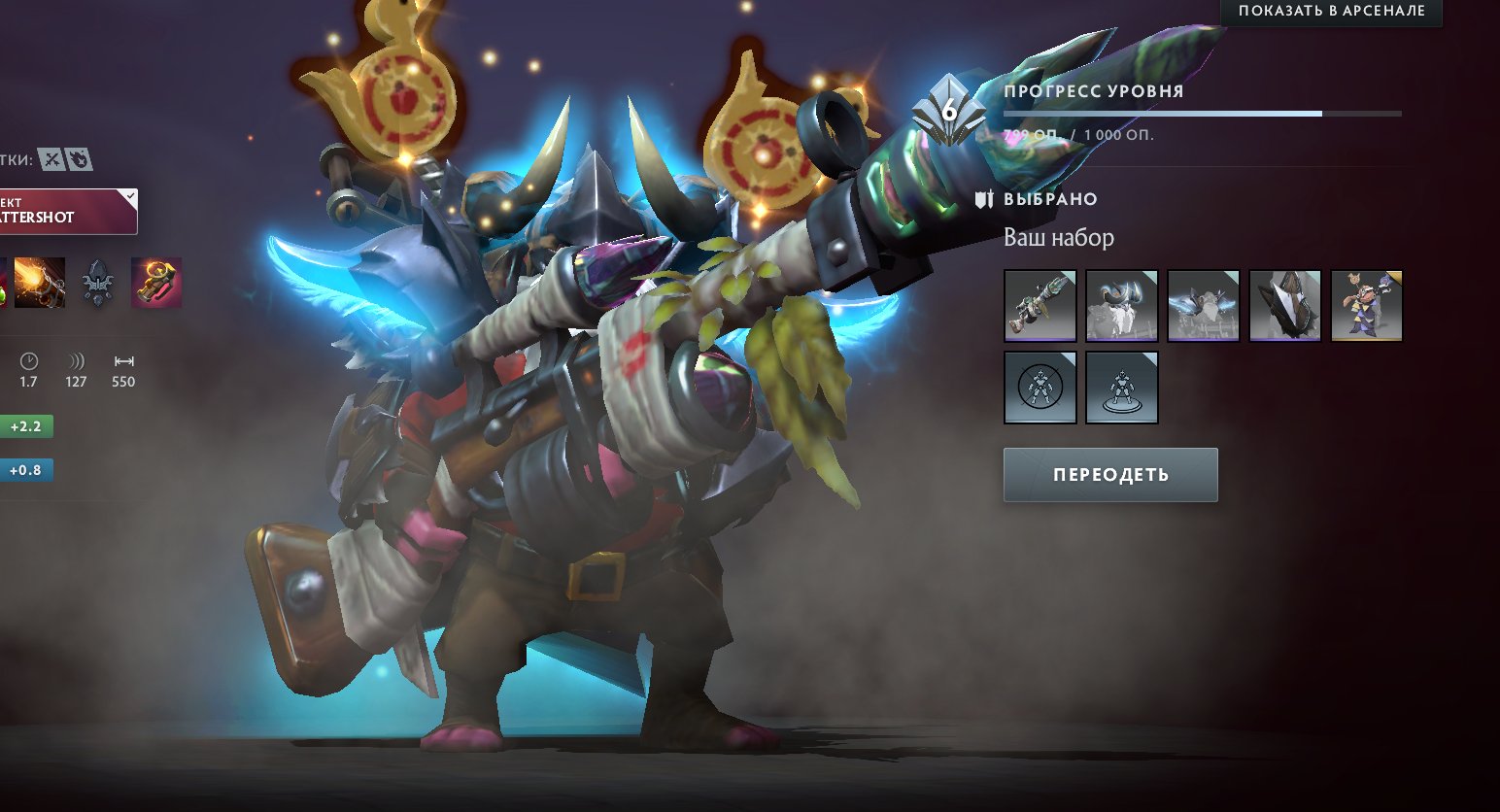Select the Shattershot facet card
This screenshot has width=1500, height=812.
[66, 212]
